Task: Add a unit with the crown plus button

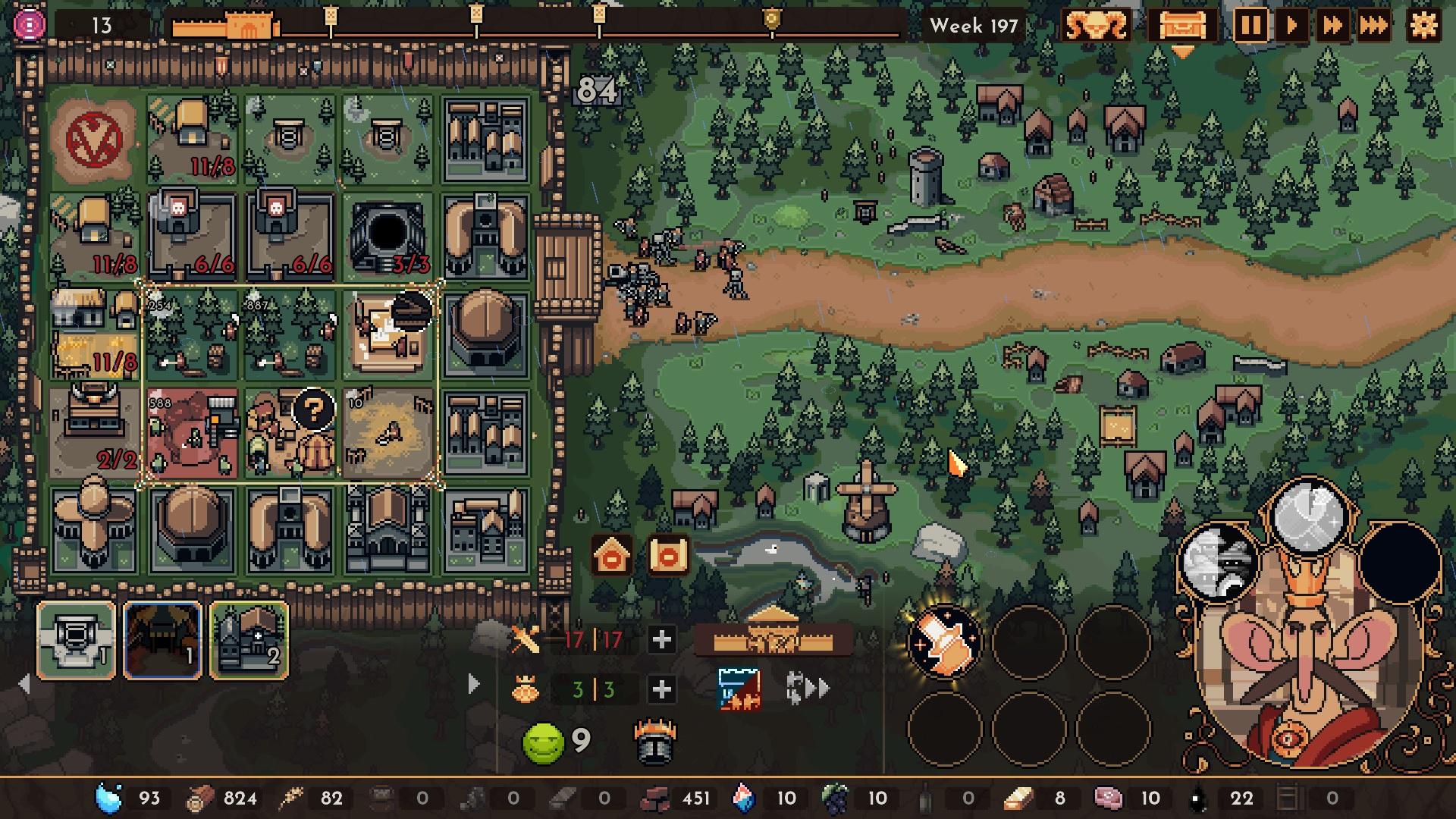Action: pos(661,689)
